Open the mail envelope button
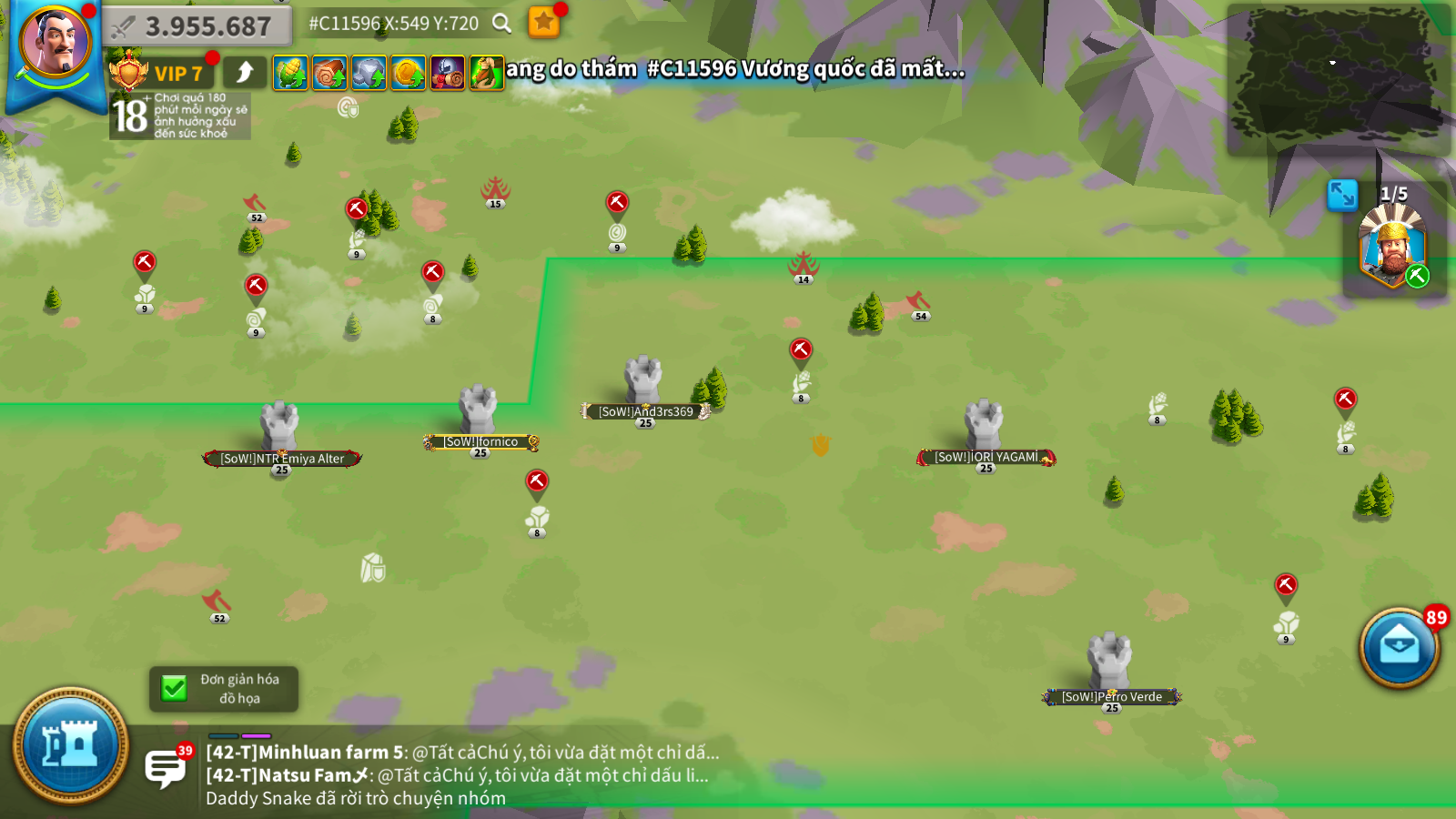1456x819 pixels. pos(1399,647)
